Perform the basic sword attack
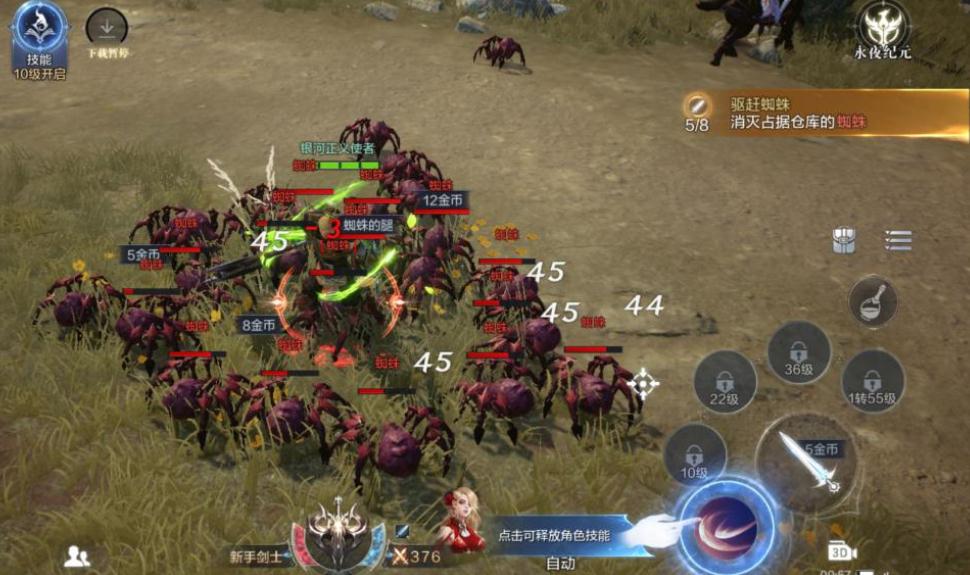This screenshot has height=575, width=970. point(806,463)
